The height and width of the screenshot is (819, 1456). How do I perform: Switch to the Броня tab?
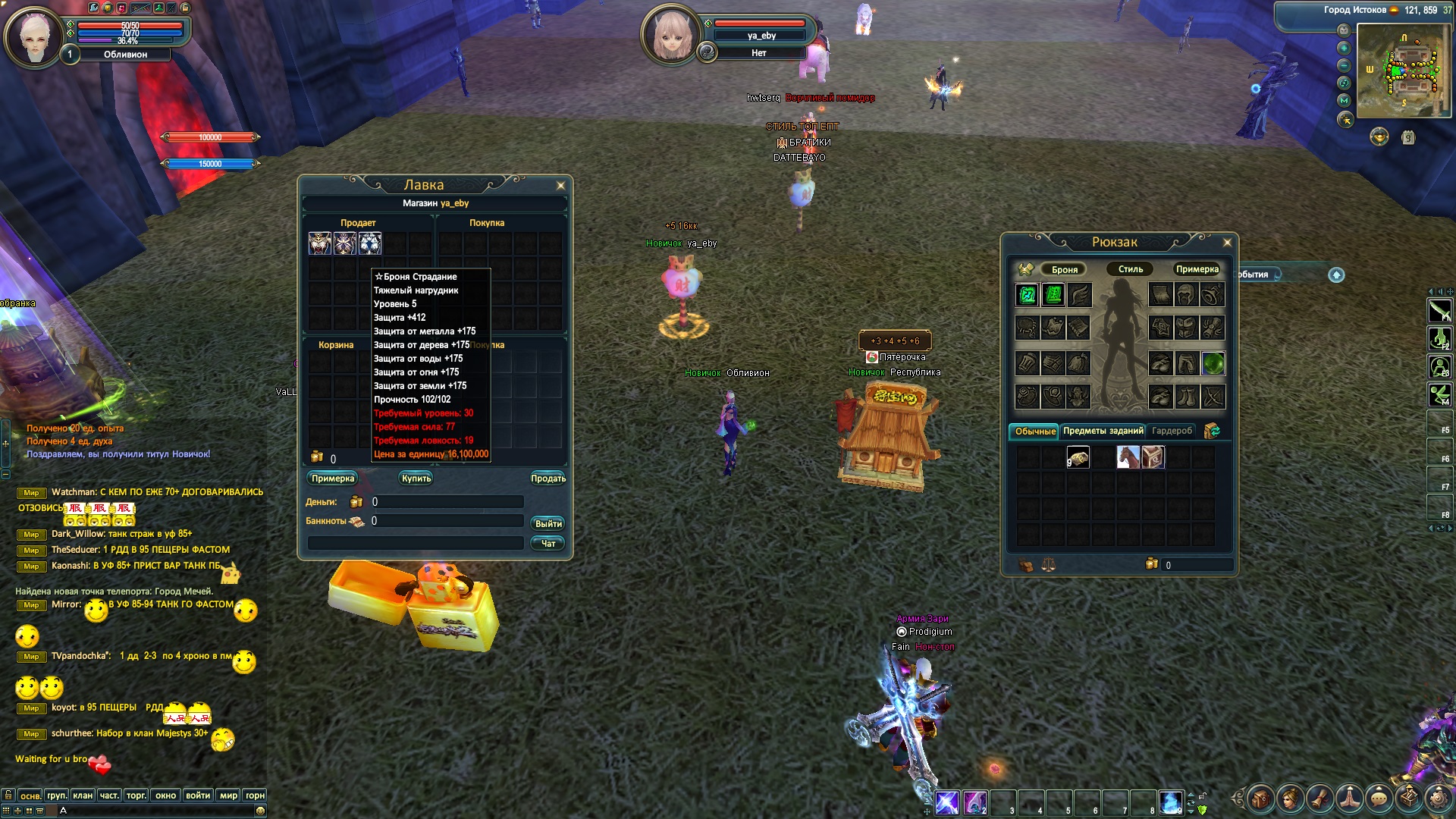point(1064,270)
